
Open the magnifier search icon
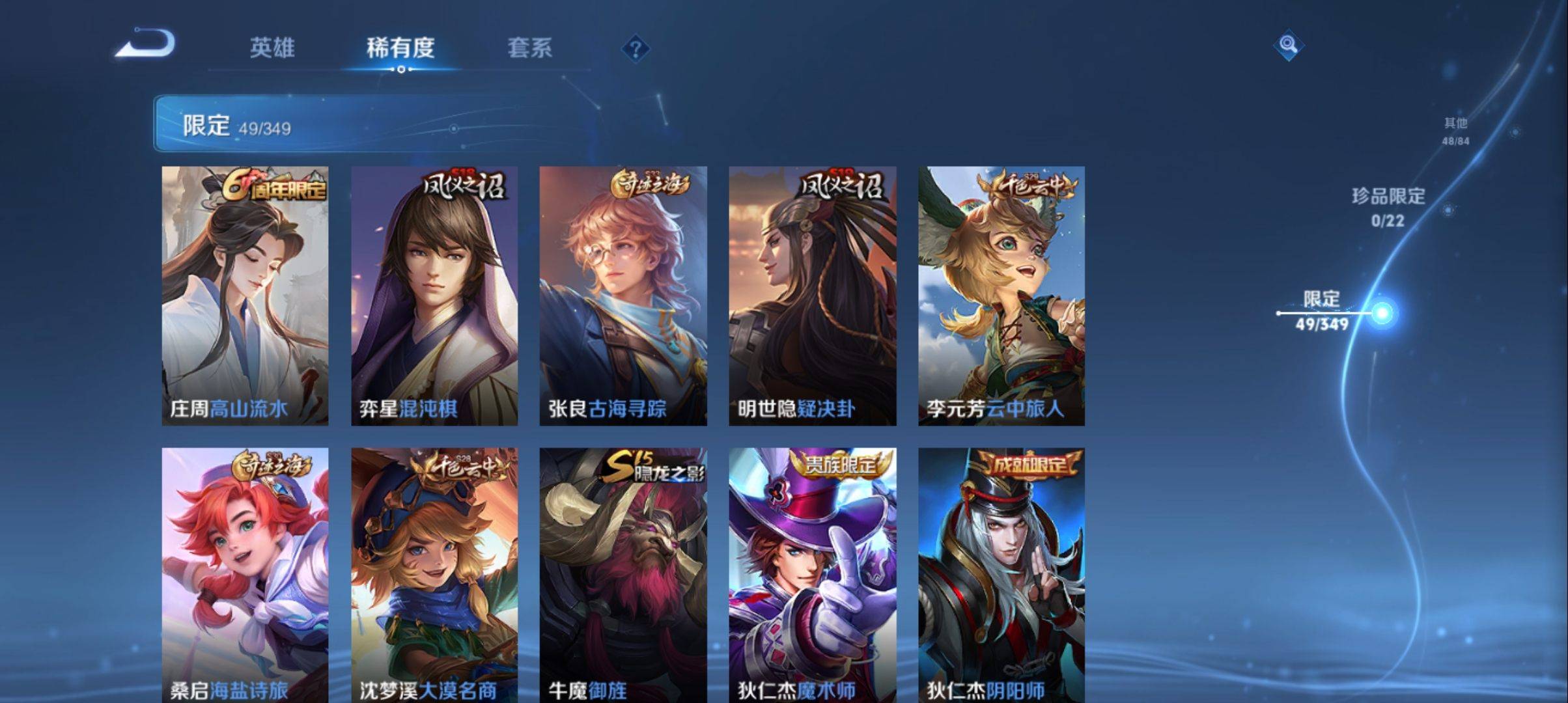[1287, 45]
